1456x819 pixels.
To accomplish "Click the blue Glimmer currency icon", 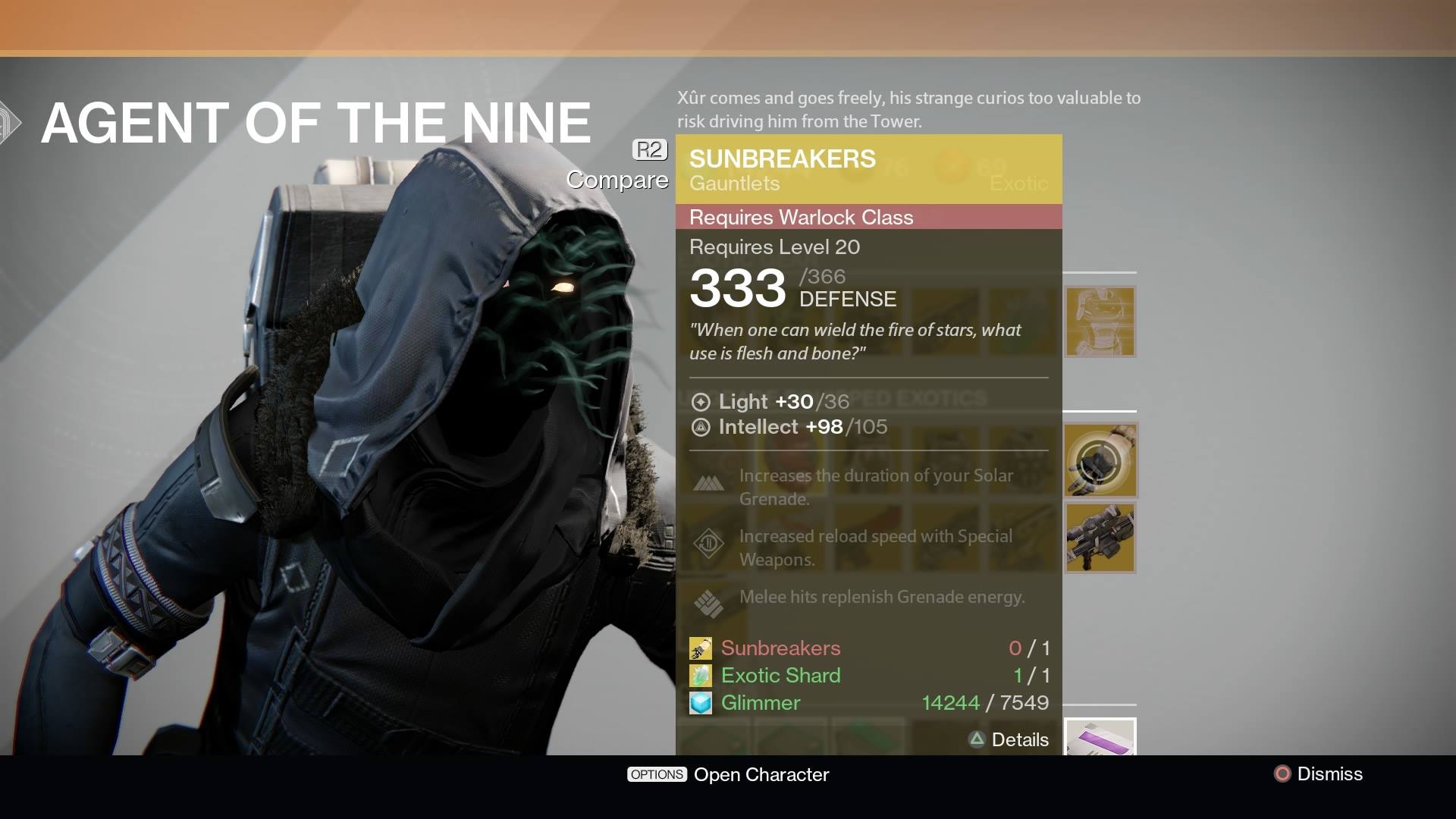I will (701, 703).
